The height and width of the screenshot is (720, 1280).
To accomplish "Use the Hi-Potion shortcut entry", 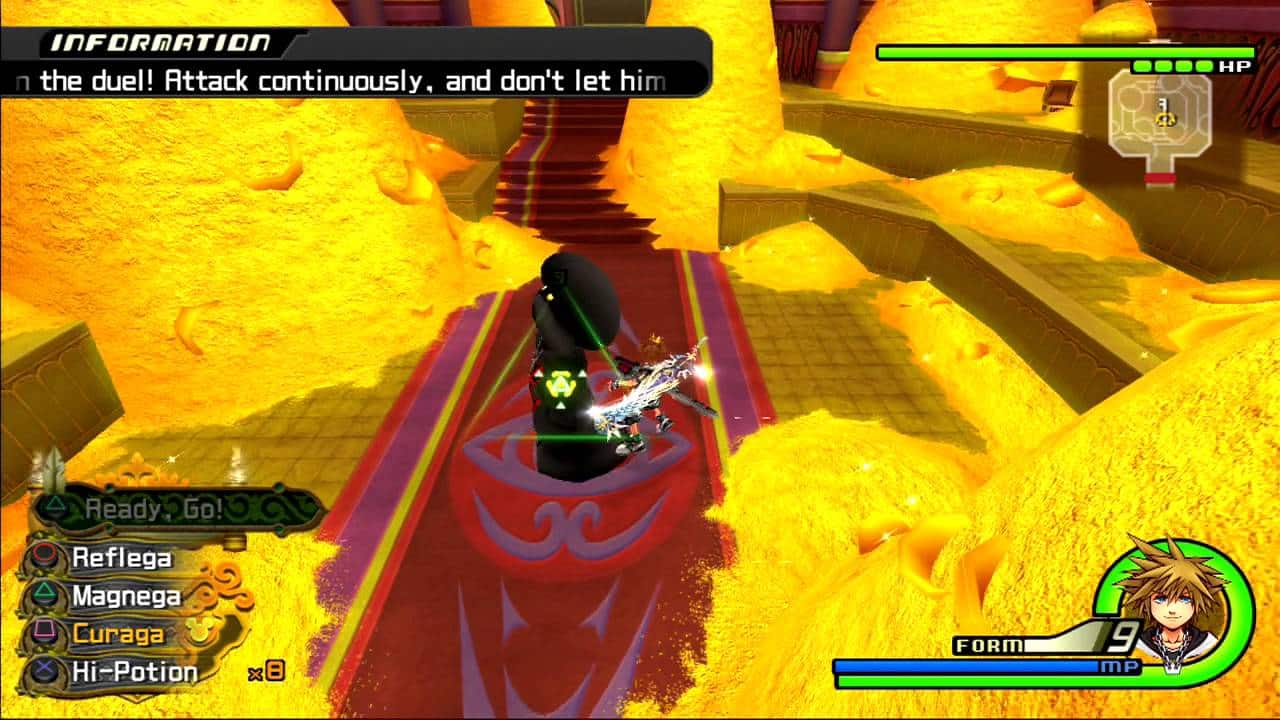I will (134, 672).
